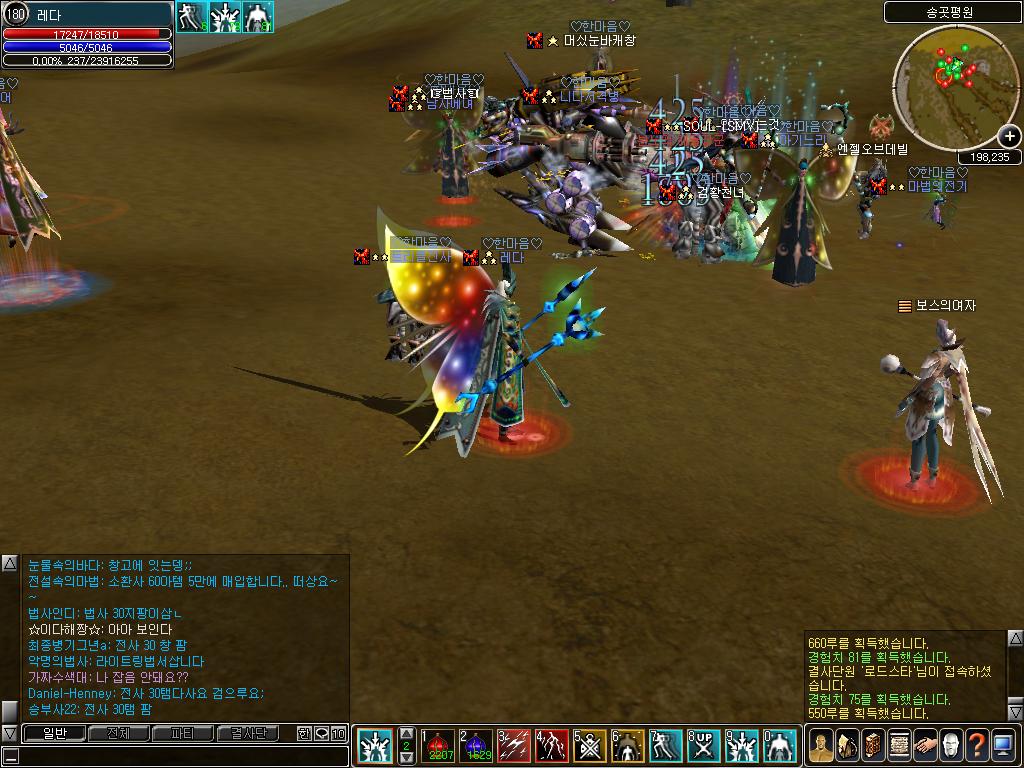The image size is (1024, 768).
Task: Activate the lightning skill in slot 4
Action: (x=552, y=745)
